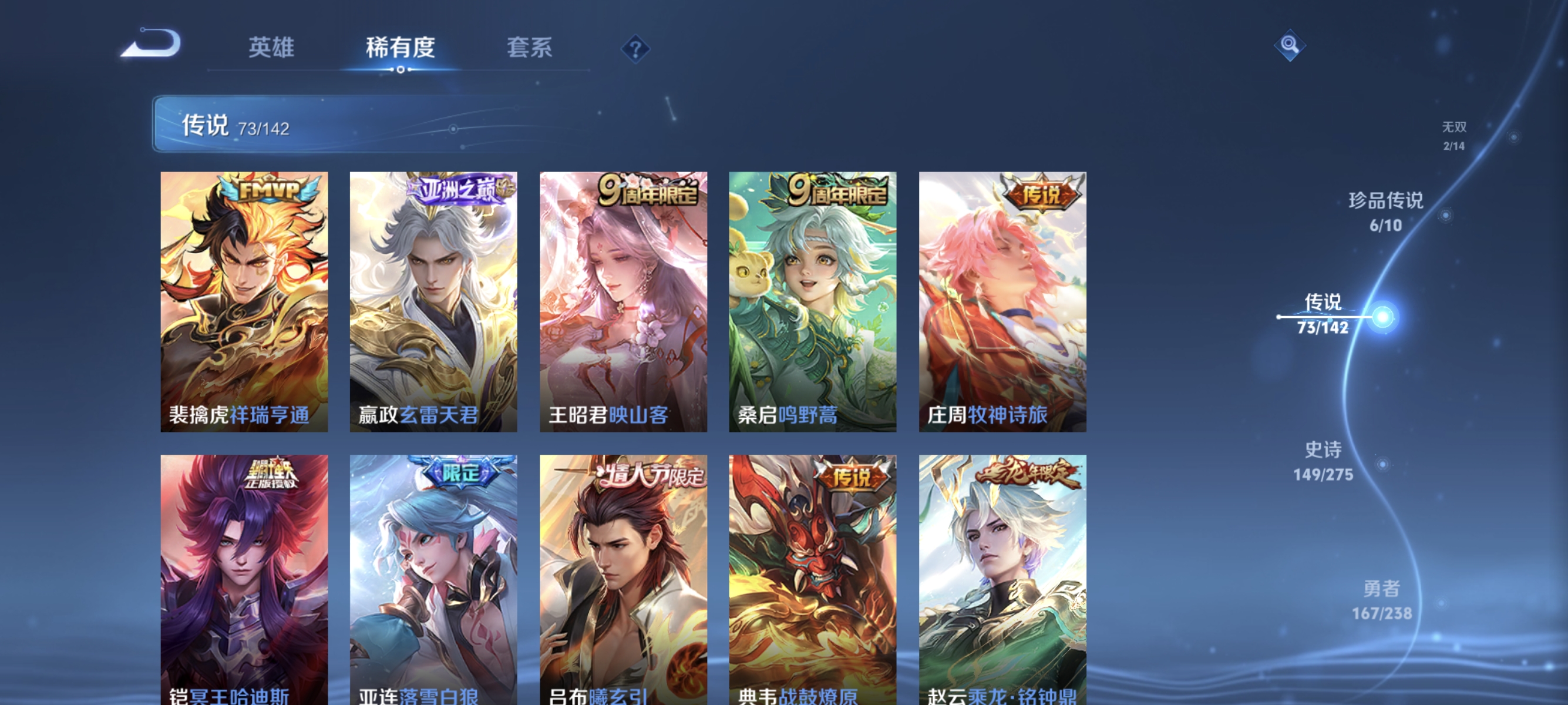Switch to the 英雄 tab
This screenshot has height=705, width=1568.
point(272,48)
